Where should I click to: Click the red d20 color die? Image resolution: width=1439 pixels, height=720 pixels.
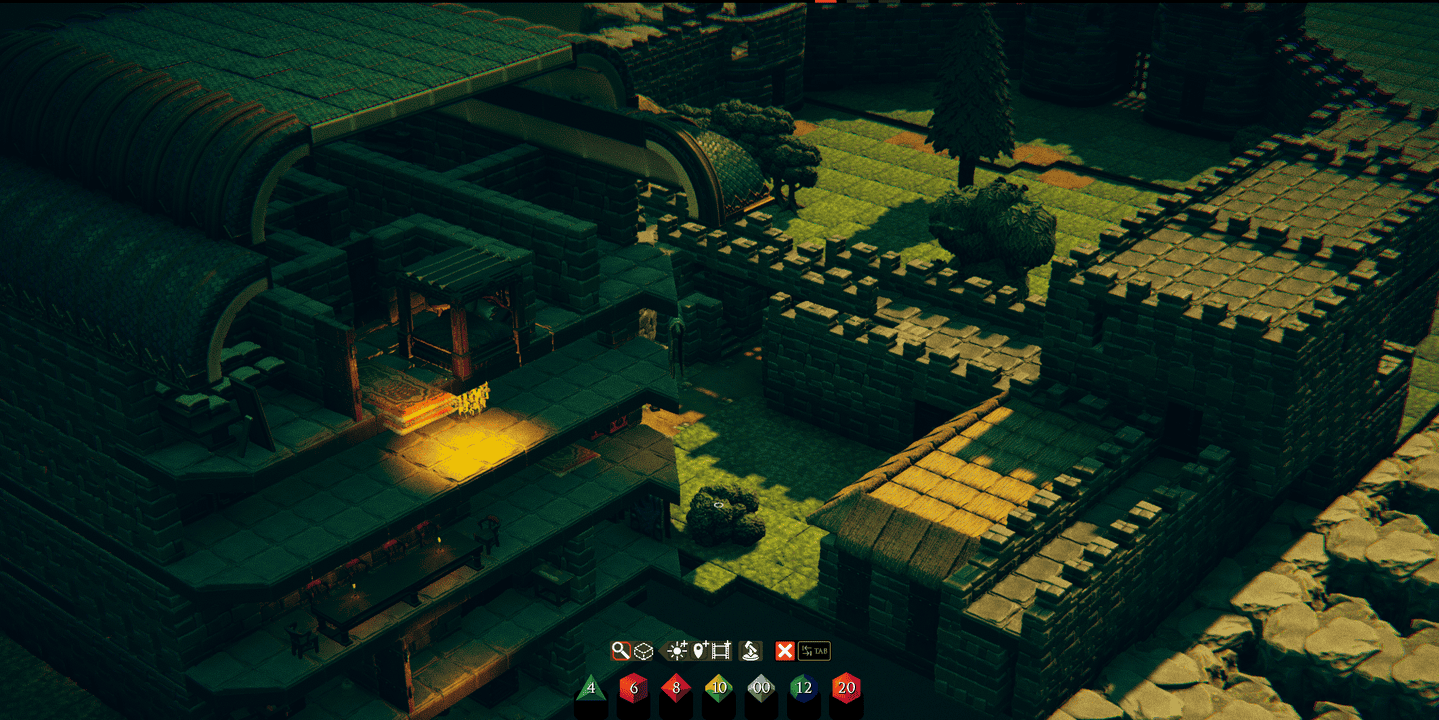(x=846, y=687)
